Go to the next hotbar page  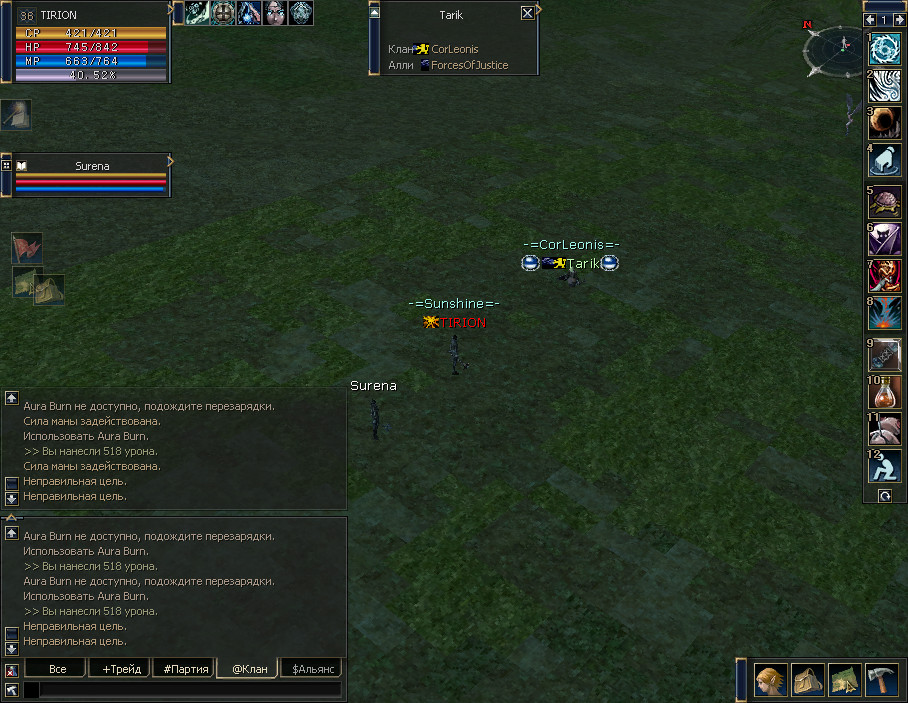898,19
